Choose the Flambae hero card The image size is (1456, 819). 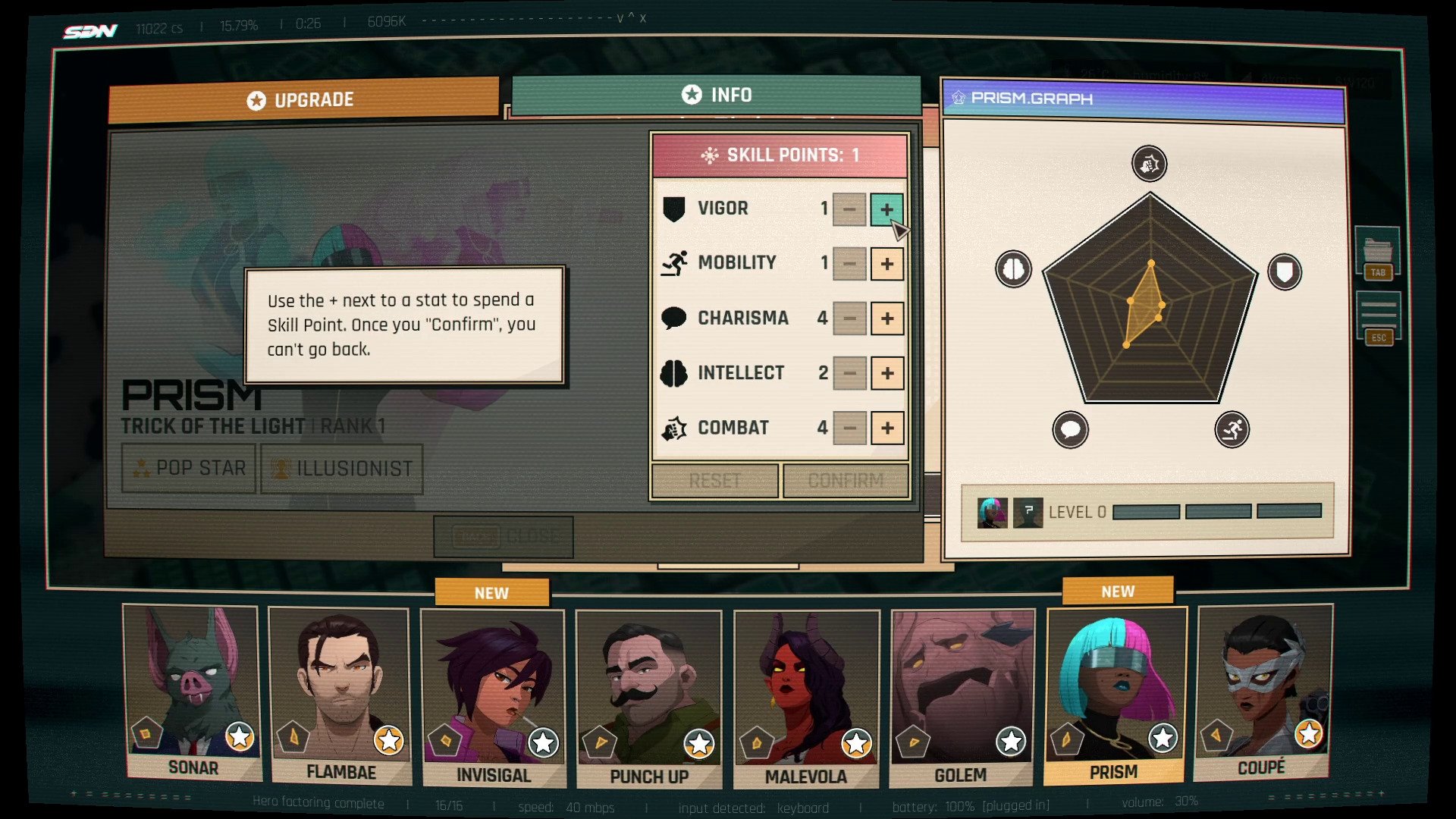pyautogui.click(x=340, y=694)
